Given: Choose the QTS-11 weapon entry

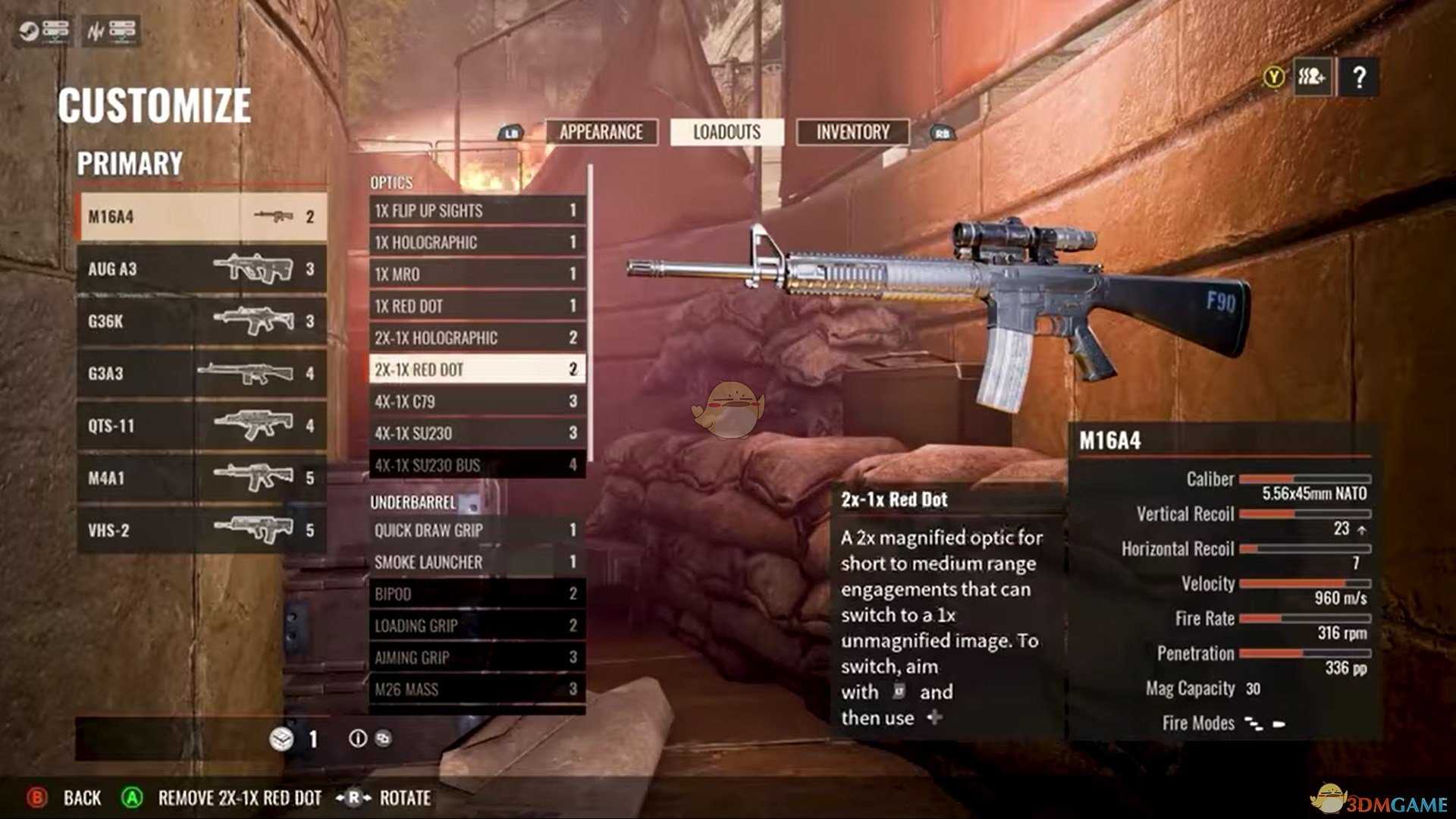Looking at the screenshot, I should click(202, 426).
